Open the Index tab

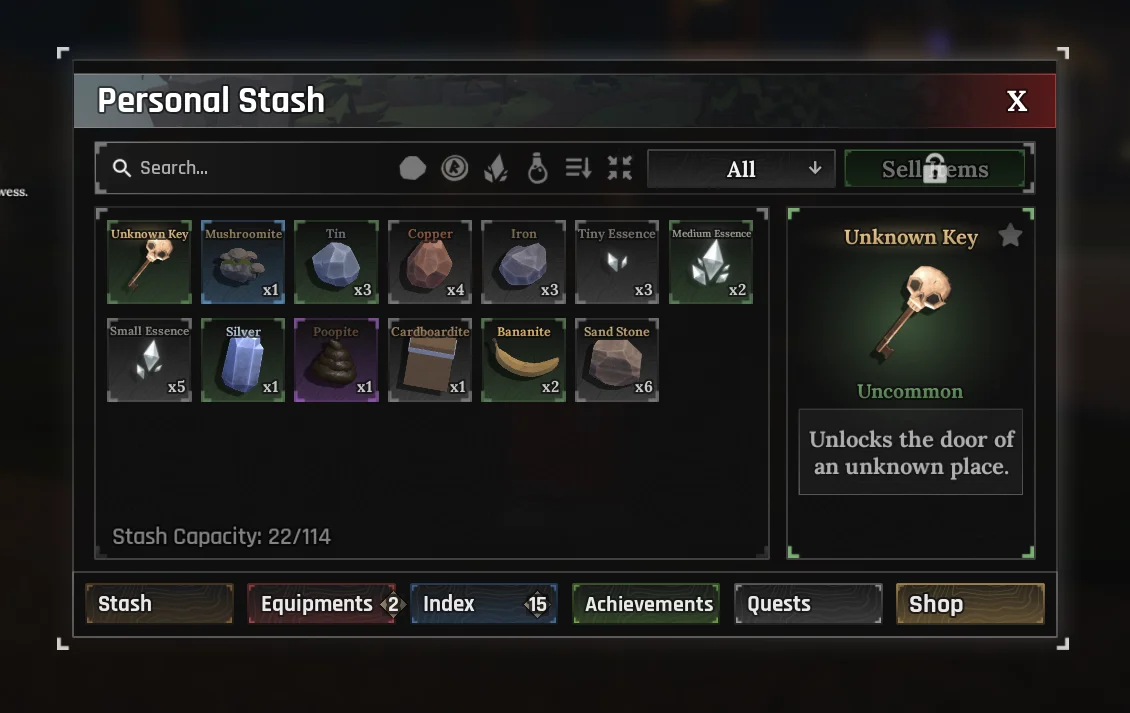tap(483, 604)
